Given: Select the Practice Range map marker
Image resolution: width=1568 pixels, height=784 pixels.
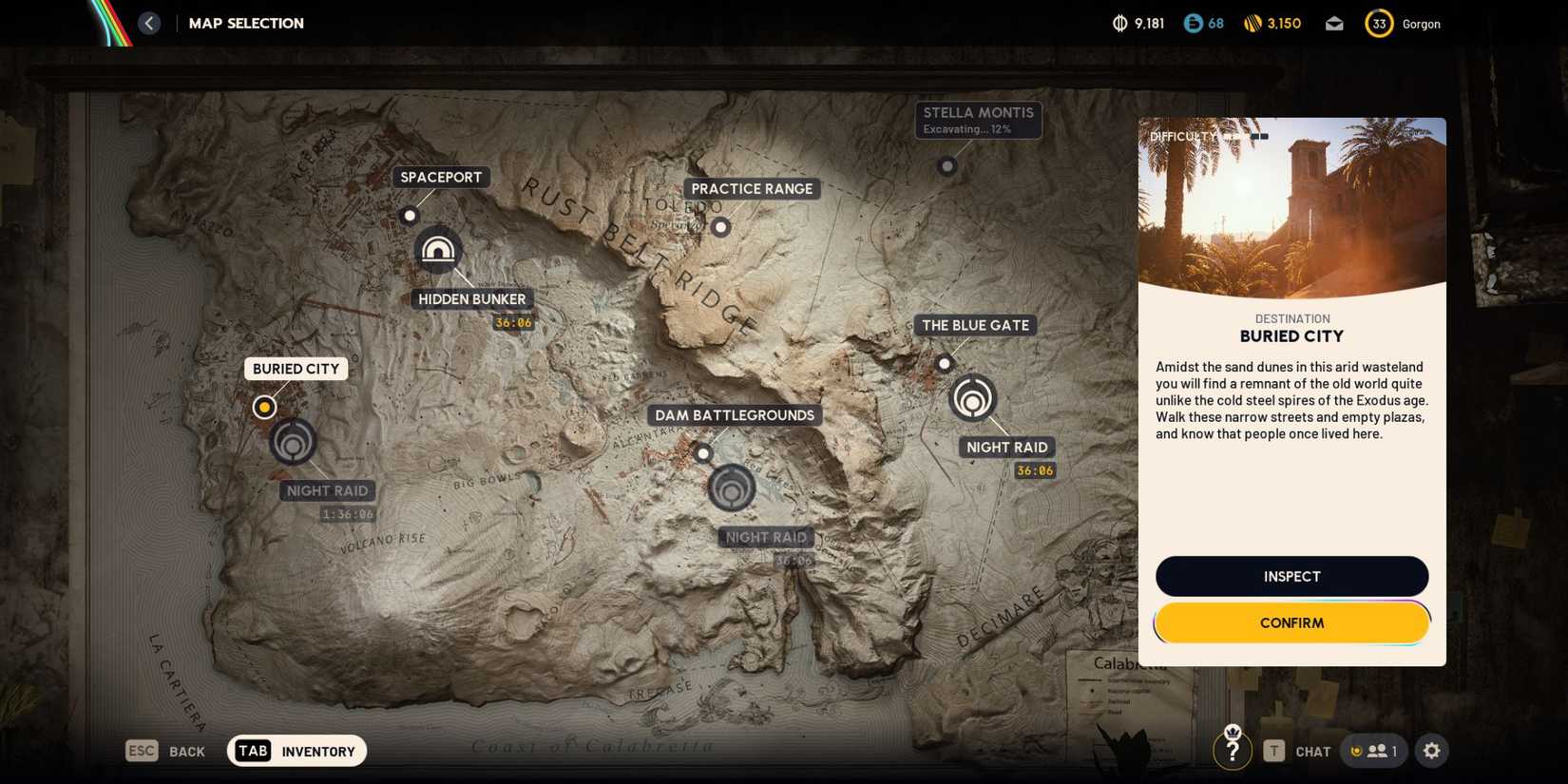Looking at the screenshot, I should [x=720, y=227].
